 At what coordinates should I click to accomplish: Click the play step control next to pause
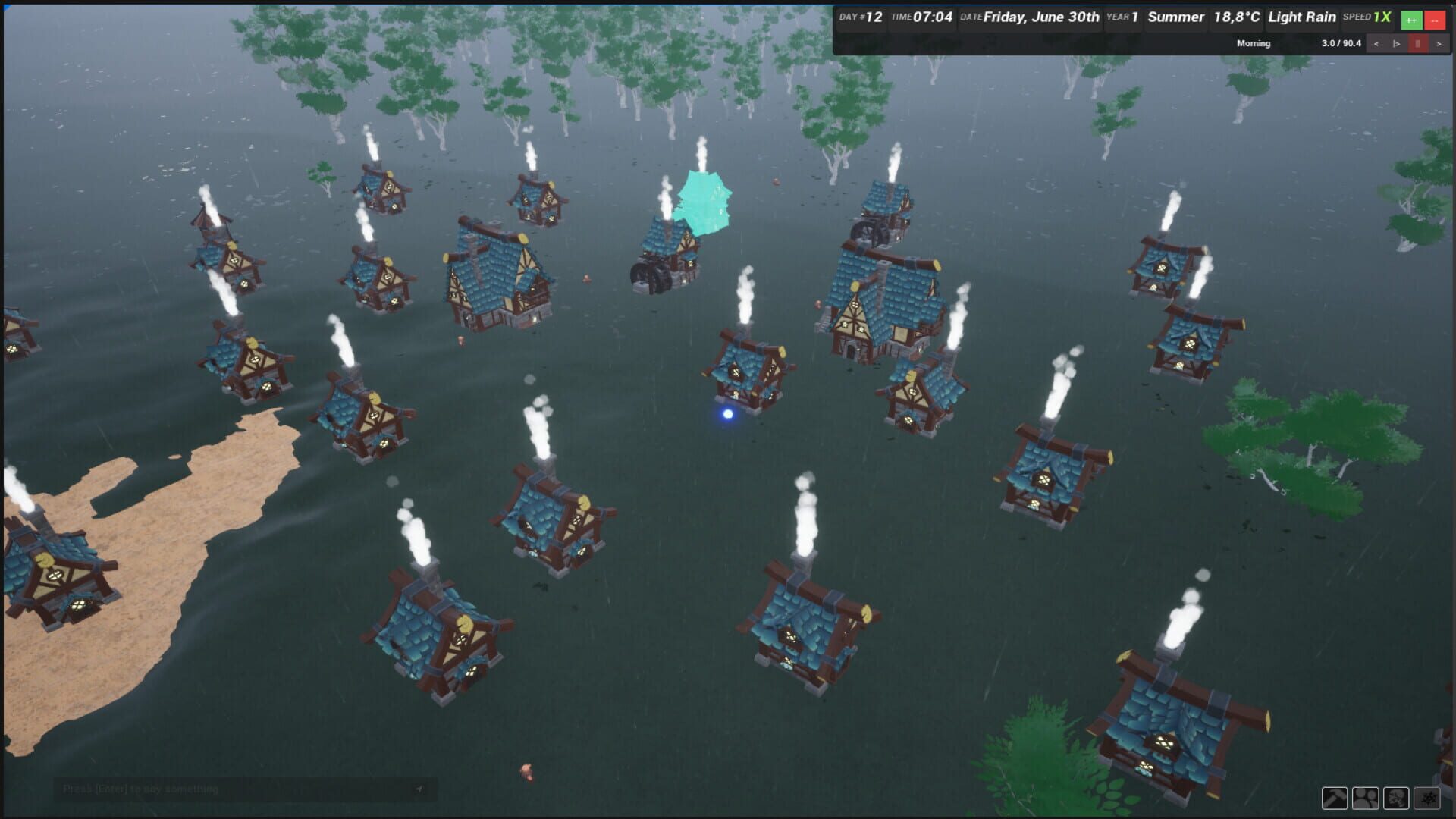tap(1397, 44)
